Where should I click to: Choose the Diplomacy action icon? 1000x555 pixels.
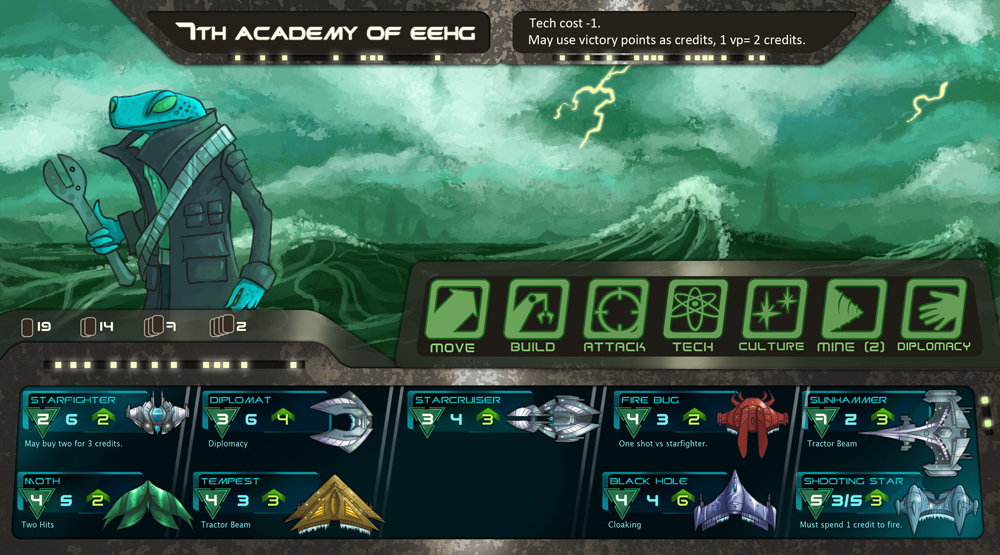(932, 309)
